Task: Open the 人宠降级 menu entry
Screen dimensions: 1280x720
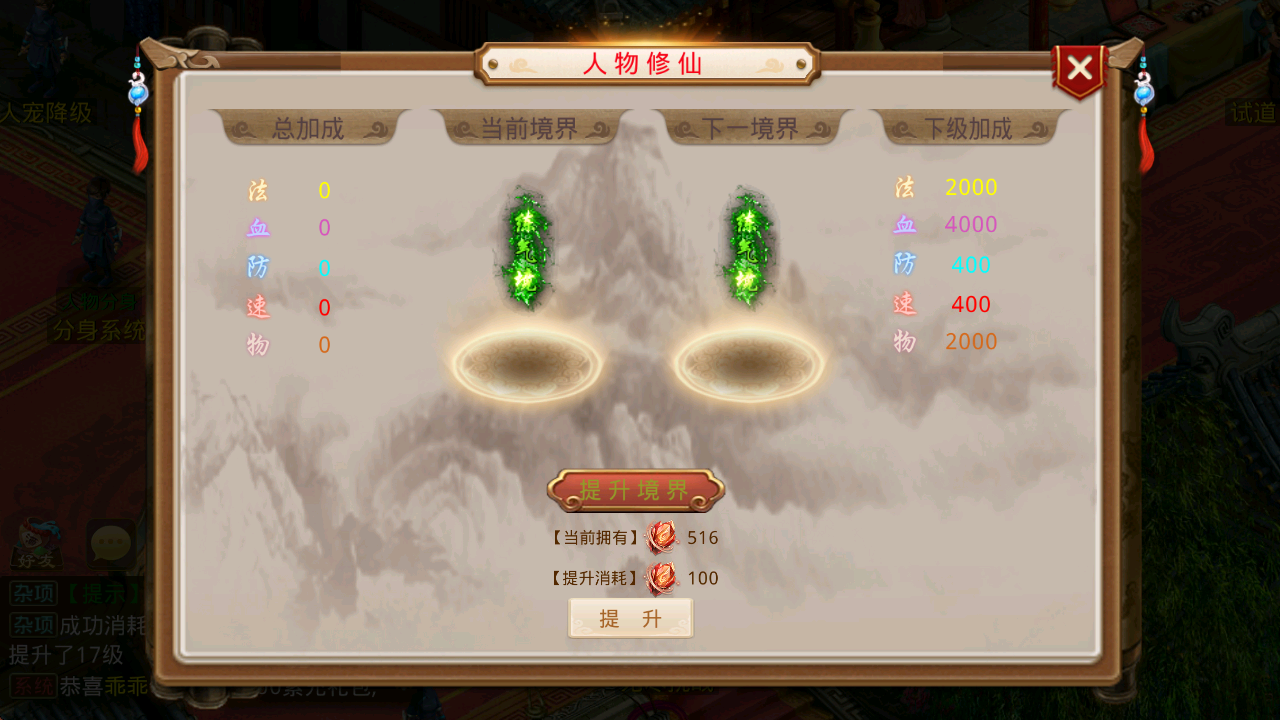Action: coord(45,113)
